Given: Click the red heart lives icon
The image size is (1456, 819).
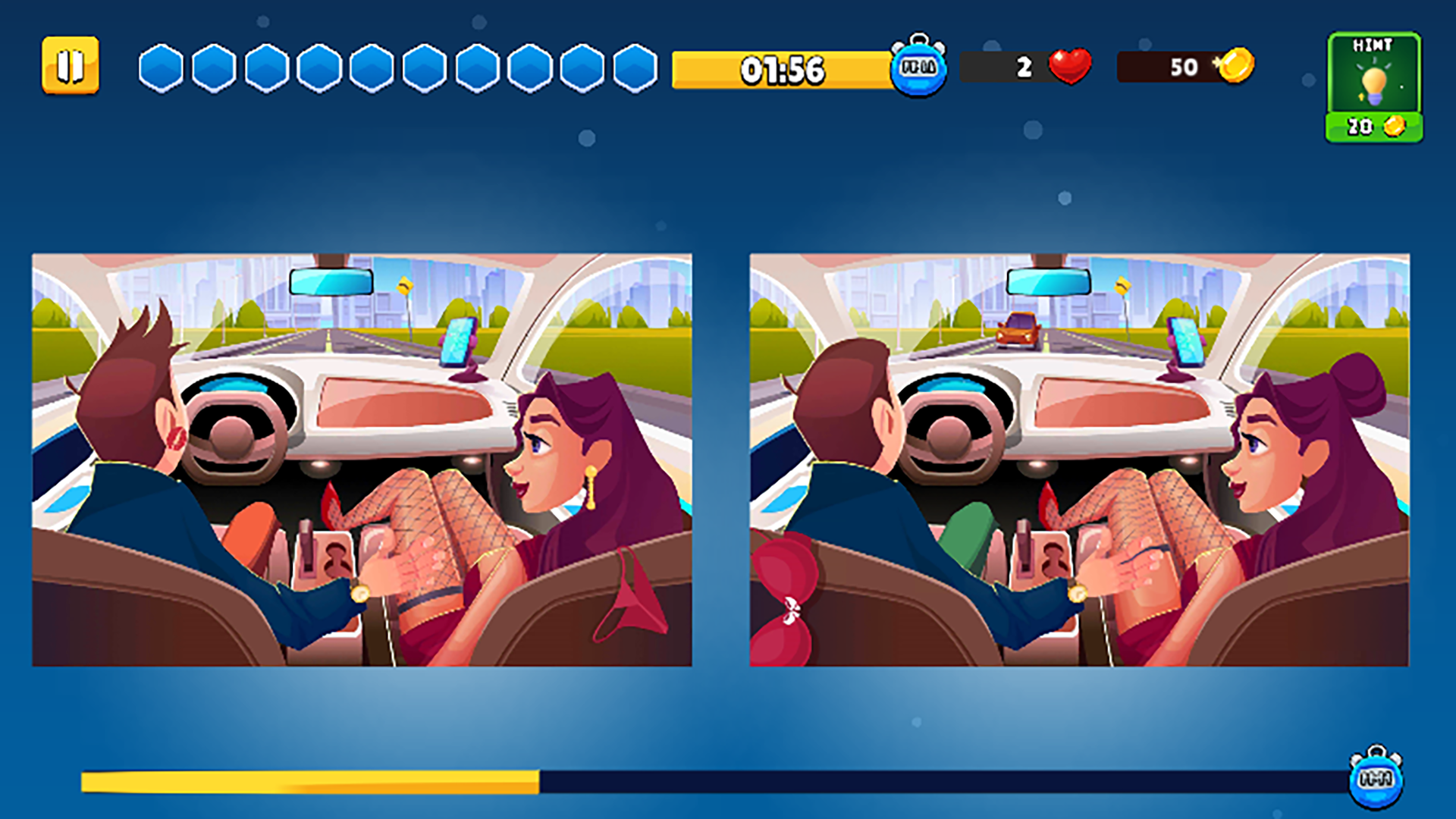Looking at the screenshot, I should click(1070, 67).
